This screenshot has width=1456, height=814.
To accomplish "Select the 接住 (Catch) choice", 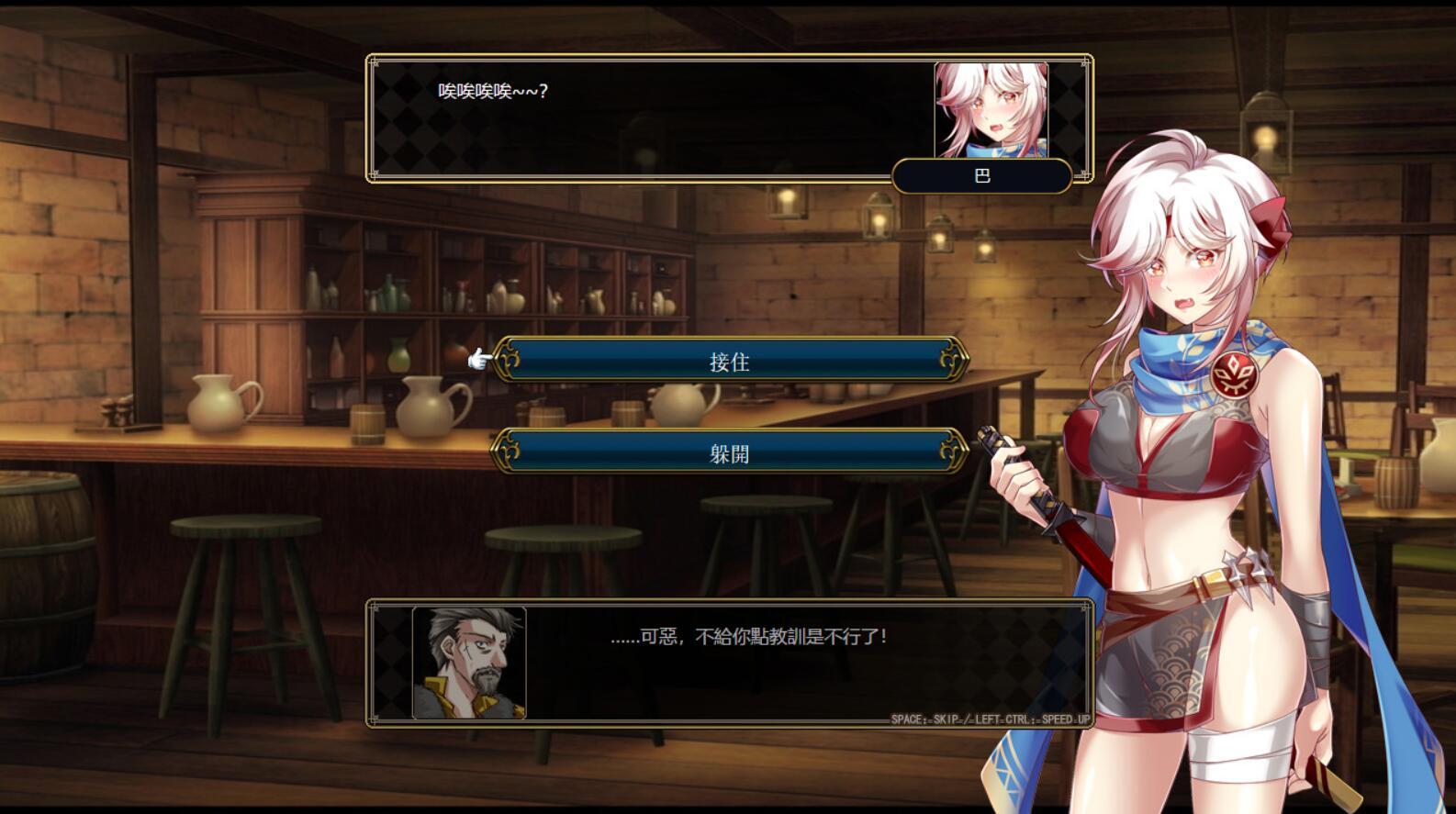I will 730,362.
